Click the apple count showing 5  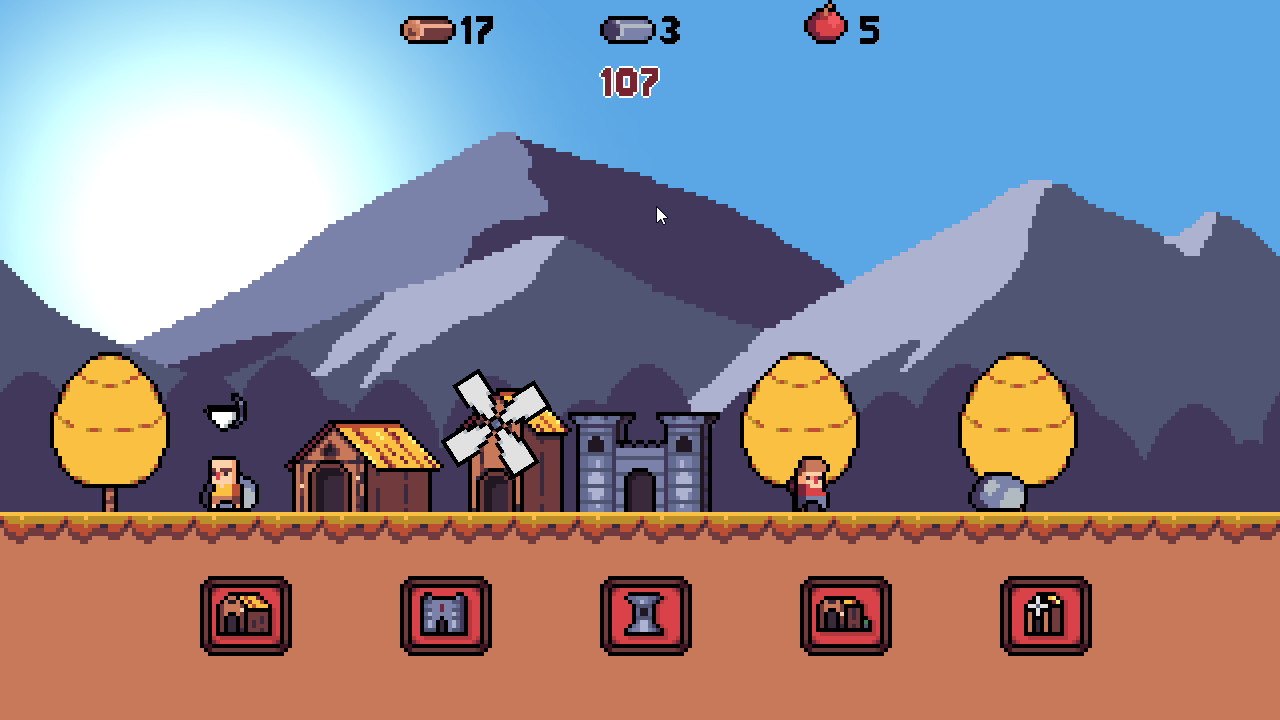coord(866,29)
